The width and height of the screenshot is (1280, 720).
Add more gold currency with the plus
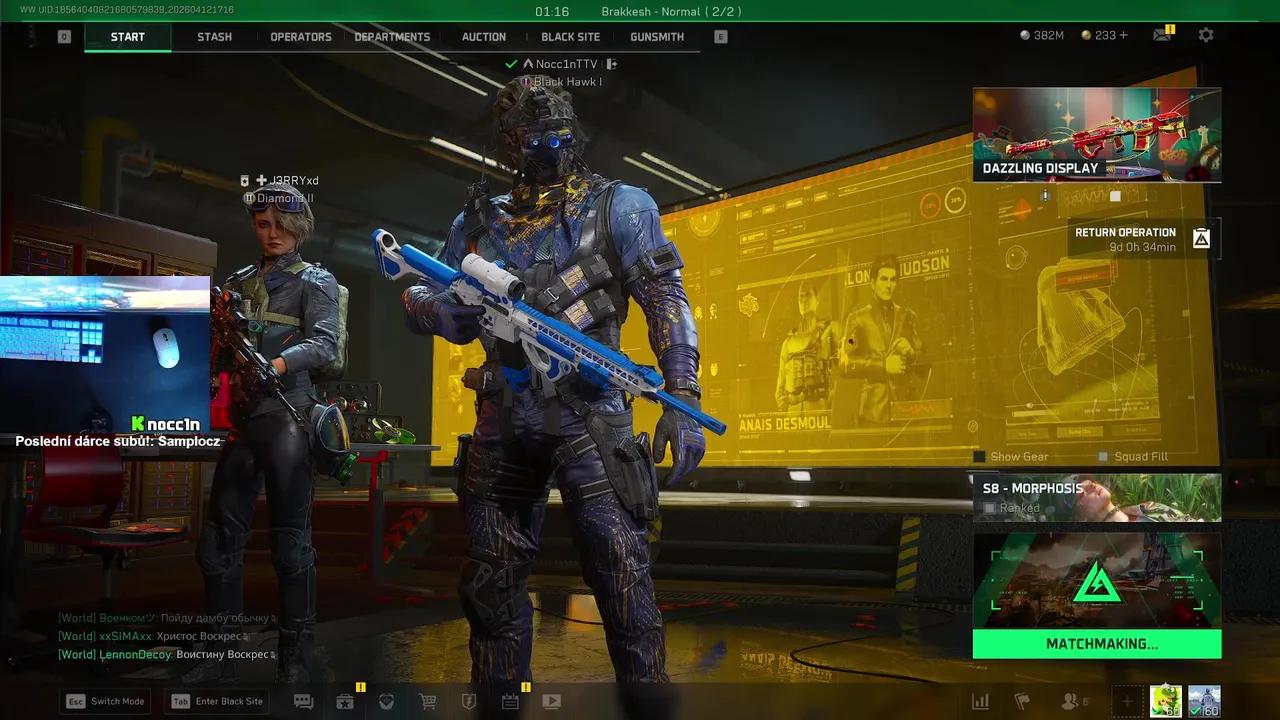point(1124,35)
